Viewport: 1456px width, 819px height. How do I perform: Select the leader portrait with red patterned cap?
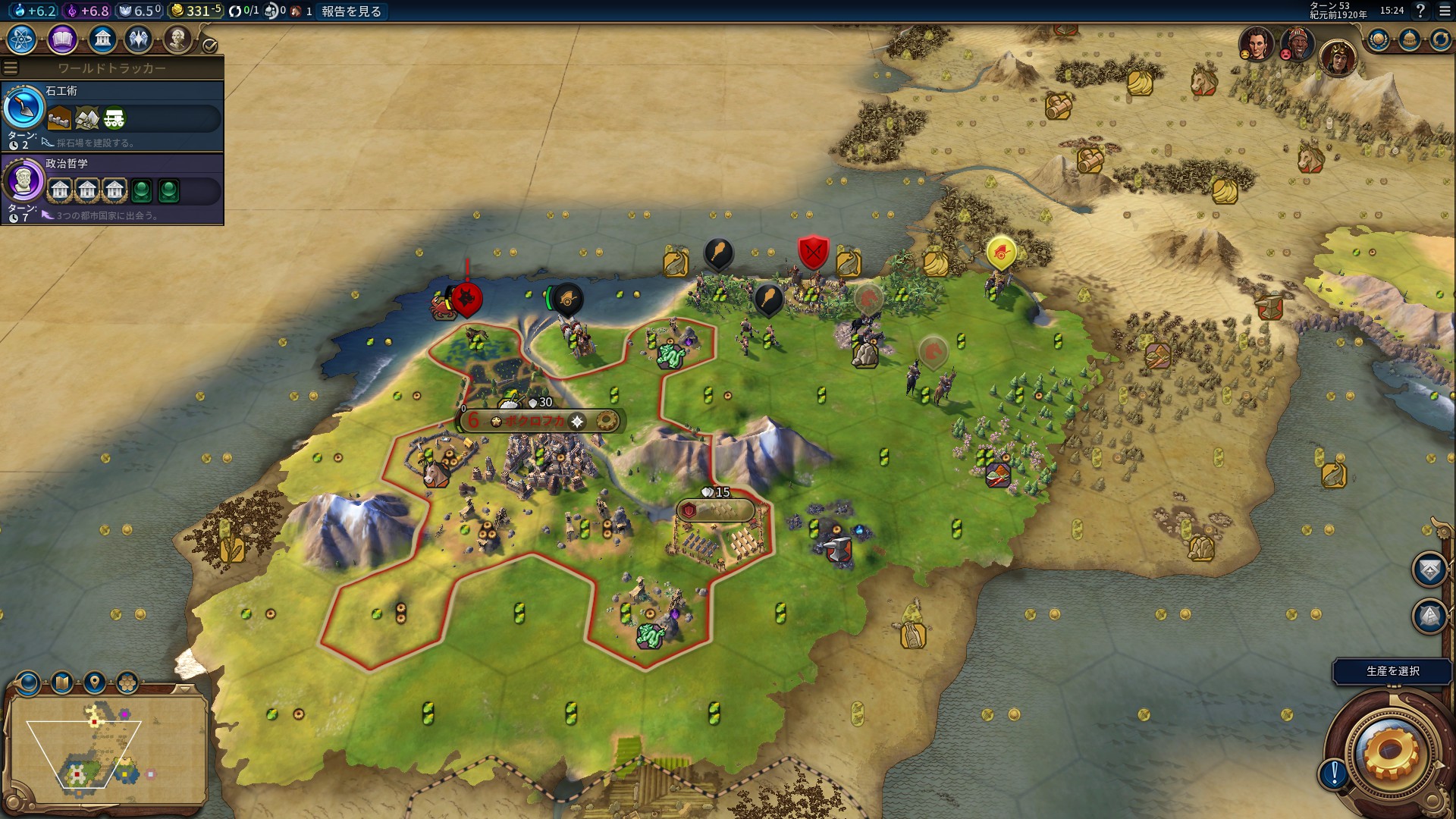pos(1298,44)
